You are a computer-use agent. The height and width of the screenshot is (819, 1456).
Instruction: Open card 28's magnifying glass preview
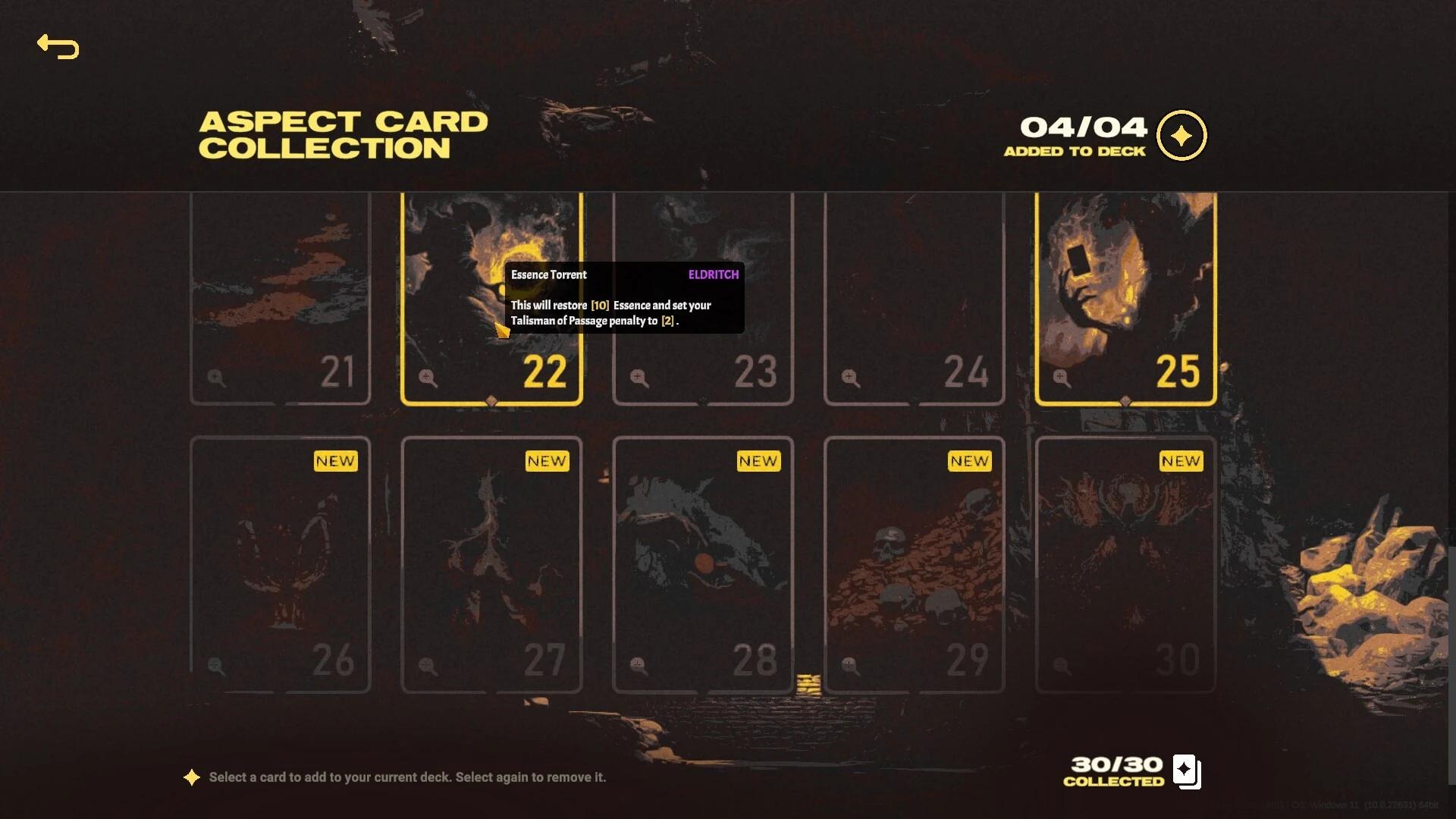[637, 664]
